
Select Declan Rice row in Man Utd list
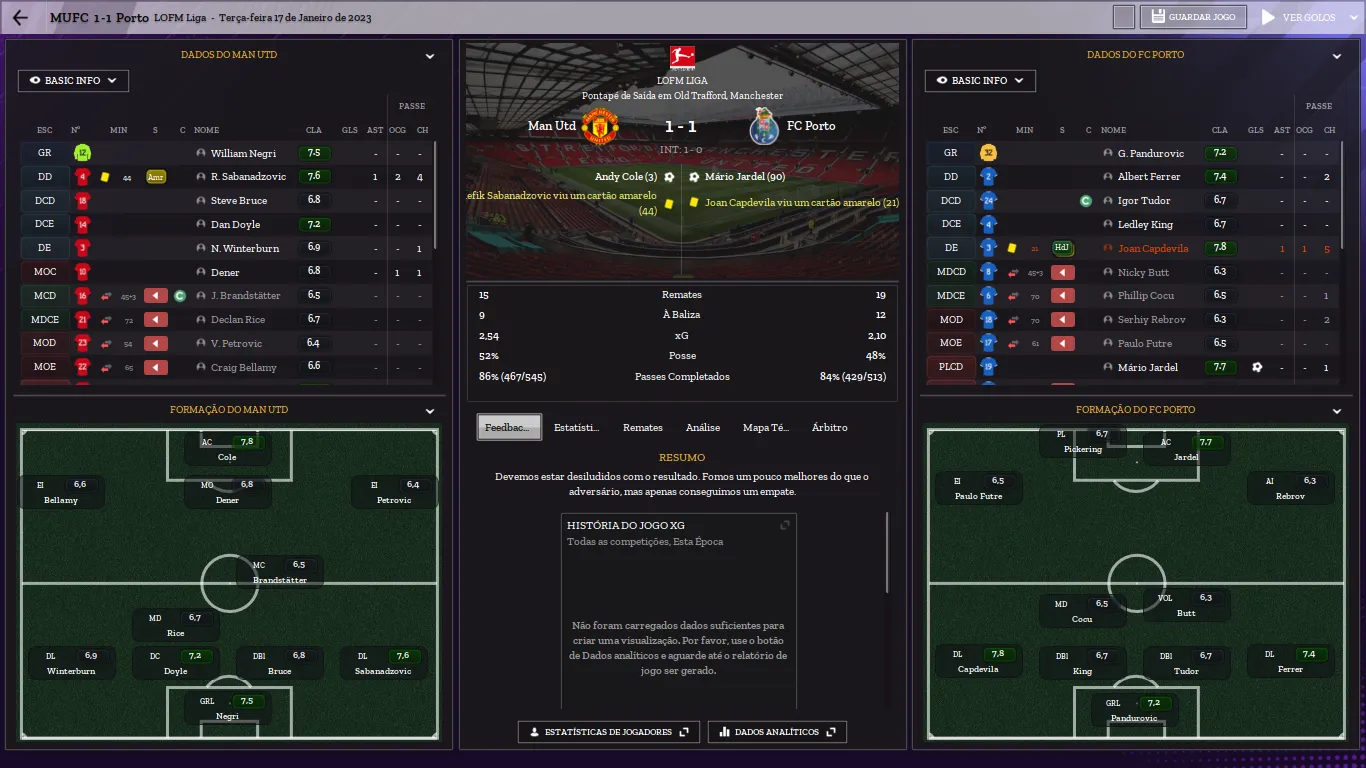coord(238,320)
